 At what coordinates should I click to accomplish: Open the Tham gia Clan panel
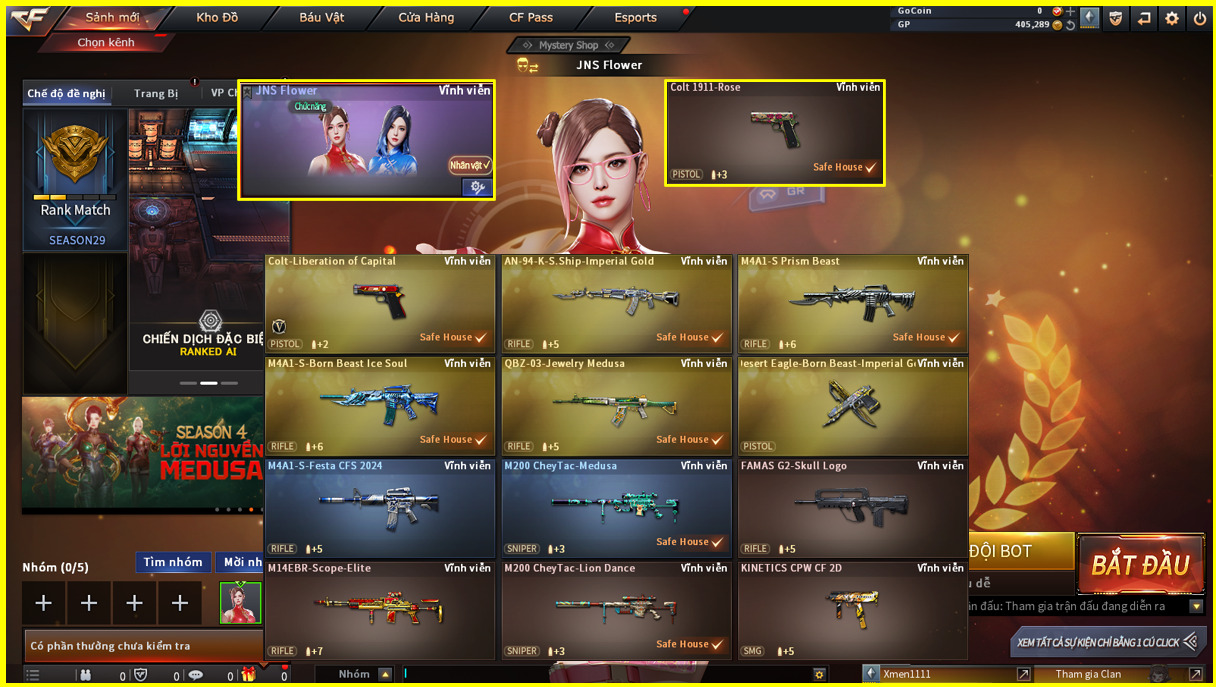(x=1089, y=675)
